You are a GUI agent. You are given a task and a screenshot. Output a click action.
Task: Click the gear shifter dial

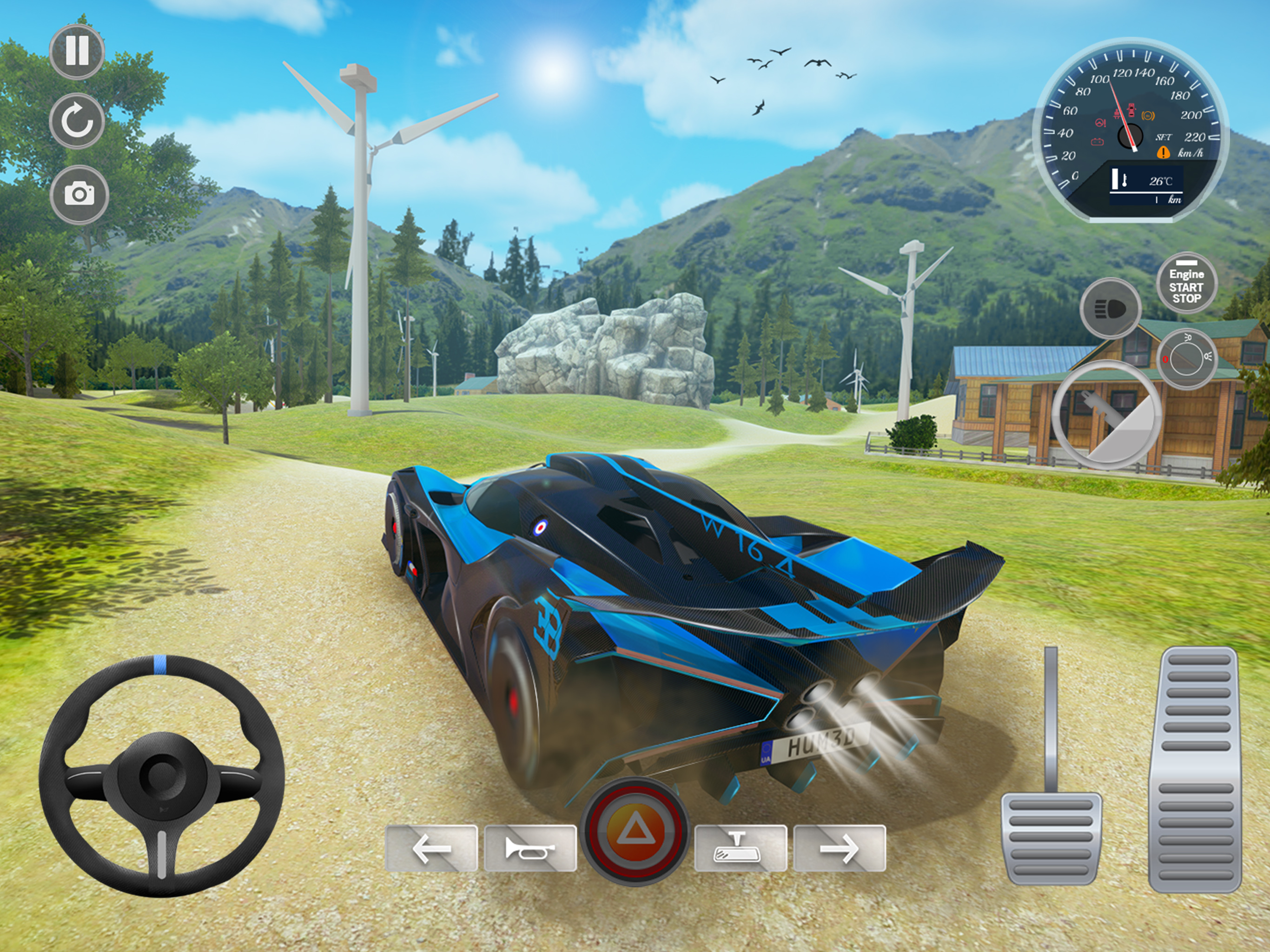[1106, 415]
